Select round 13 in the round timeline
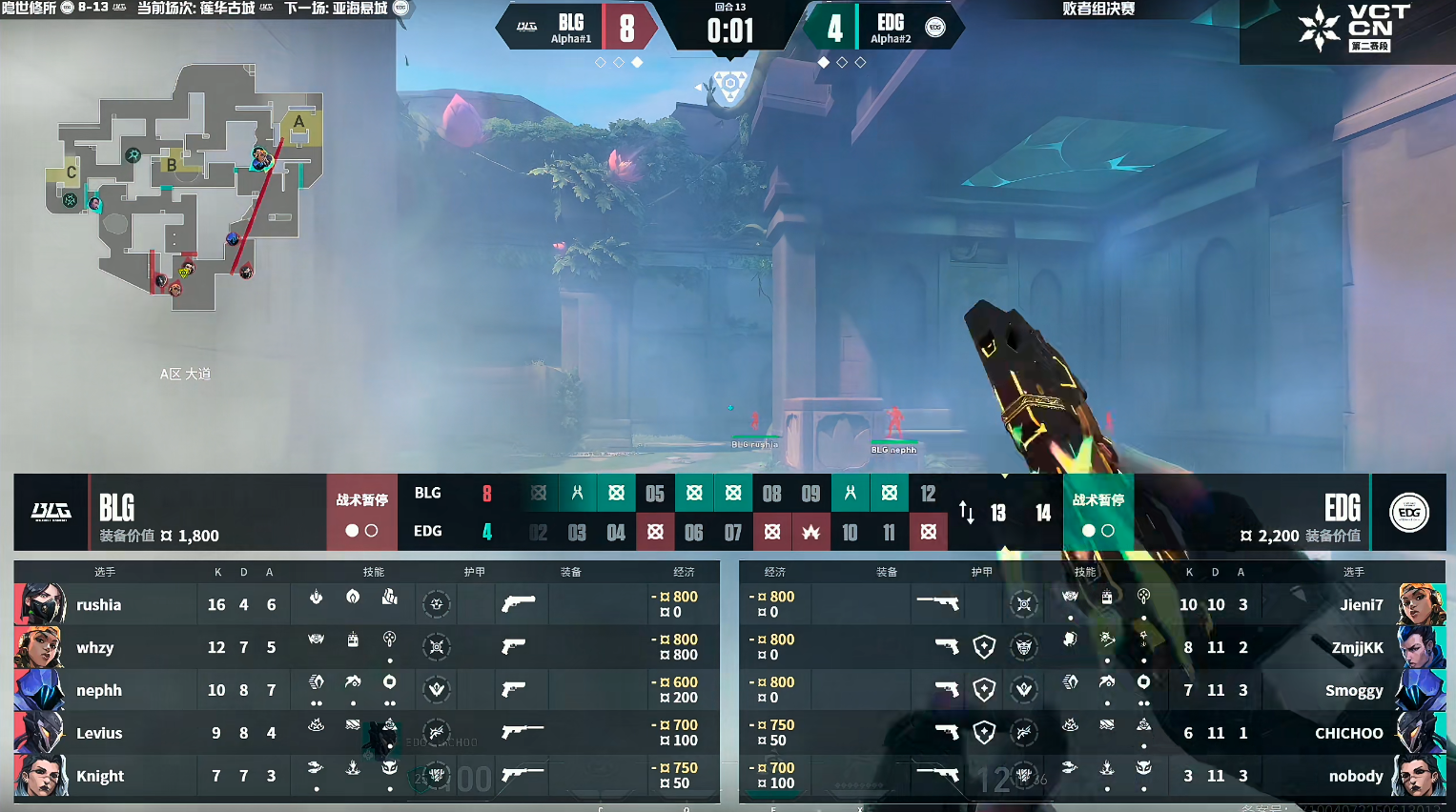 [x=997, y=514]
